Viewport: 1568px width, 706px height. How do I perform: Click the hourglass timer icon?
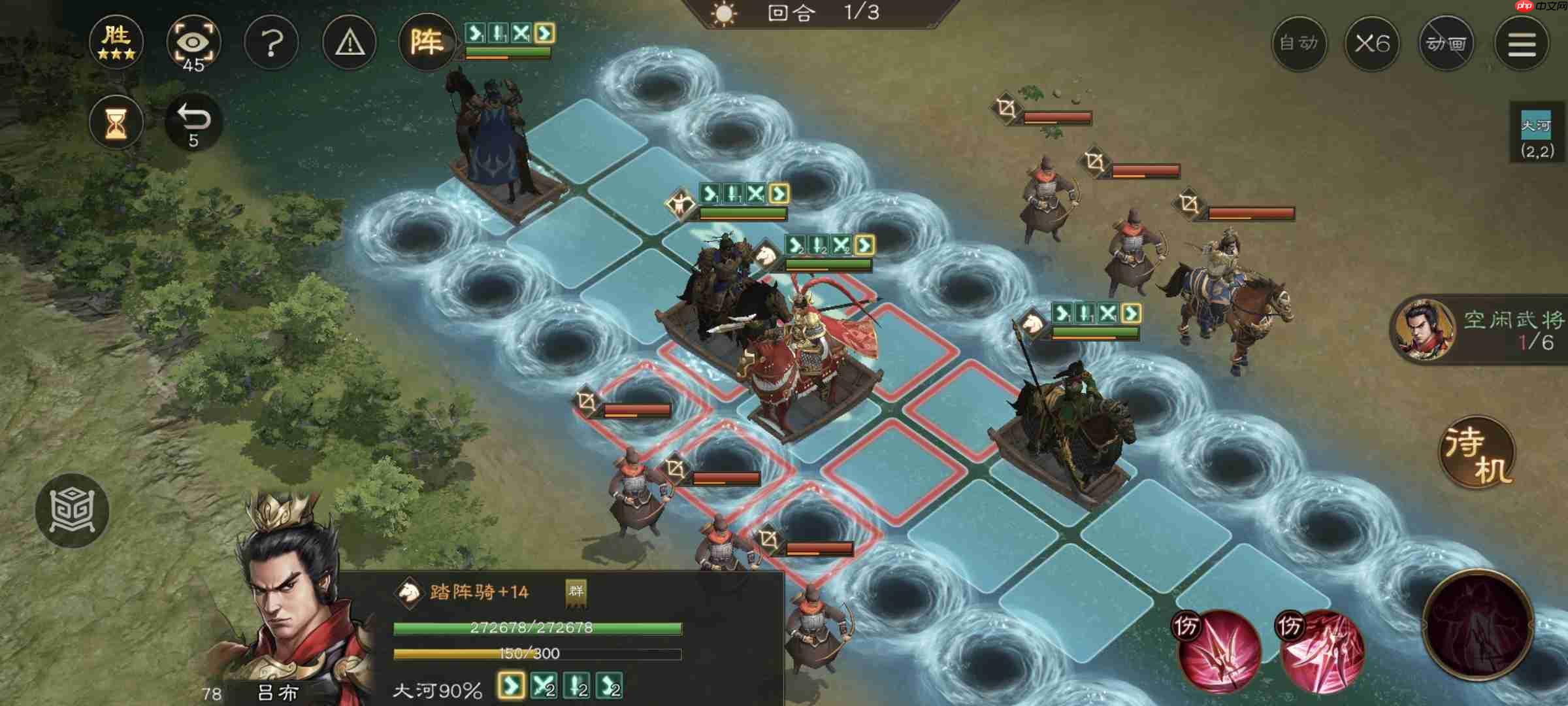pyautogui.click(x=116, y=121)
